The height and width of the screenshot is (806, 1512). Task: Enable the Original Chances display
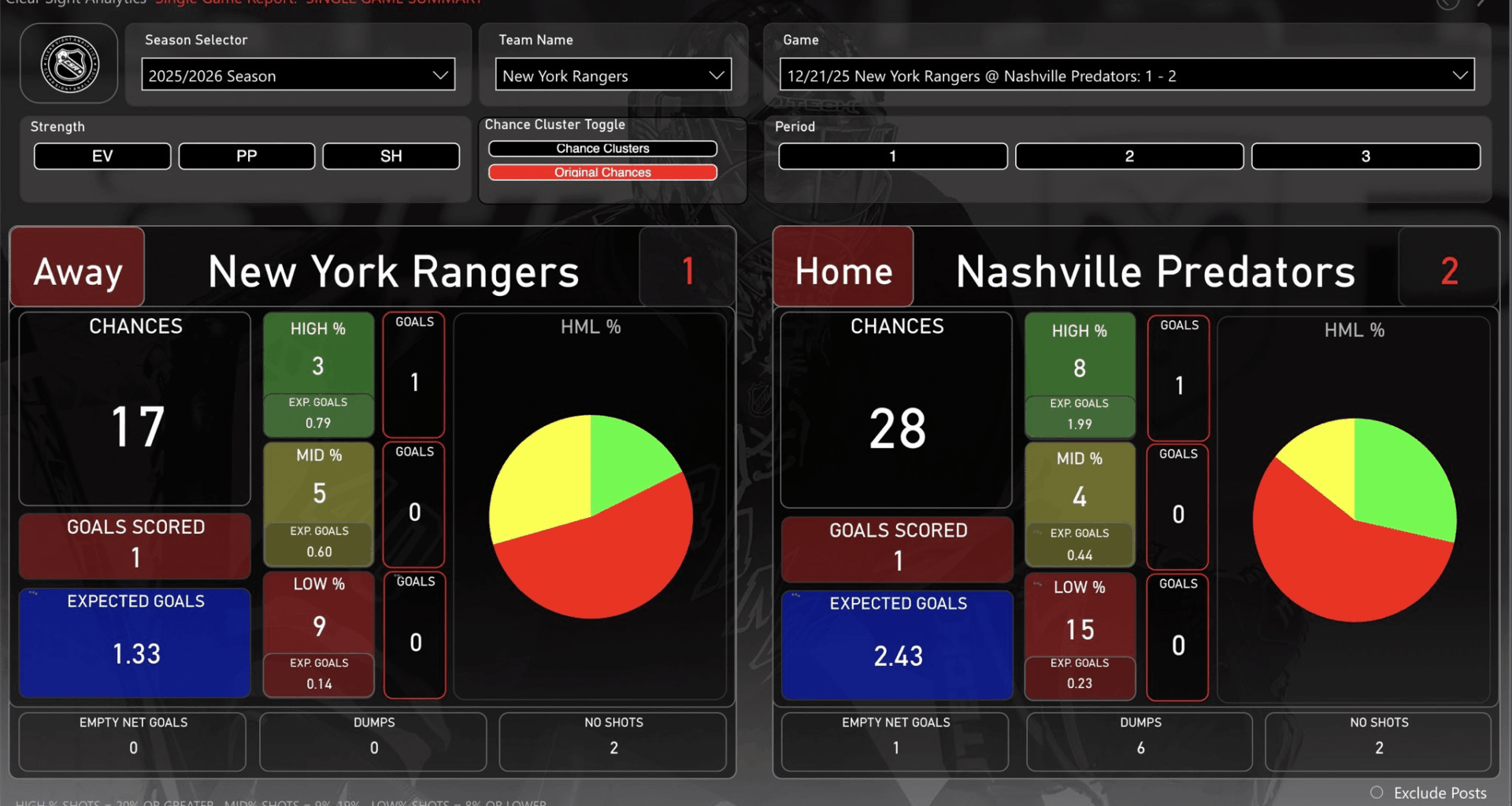(603, 172)
